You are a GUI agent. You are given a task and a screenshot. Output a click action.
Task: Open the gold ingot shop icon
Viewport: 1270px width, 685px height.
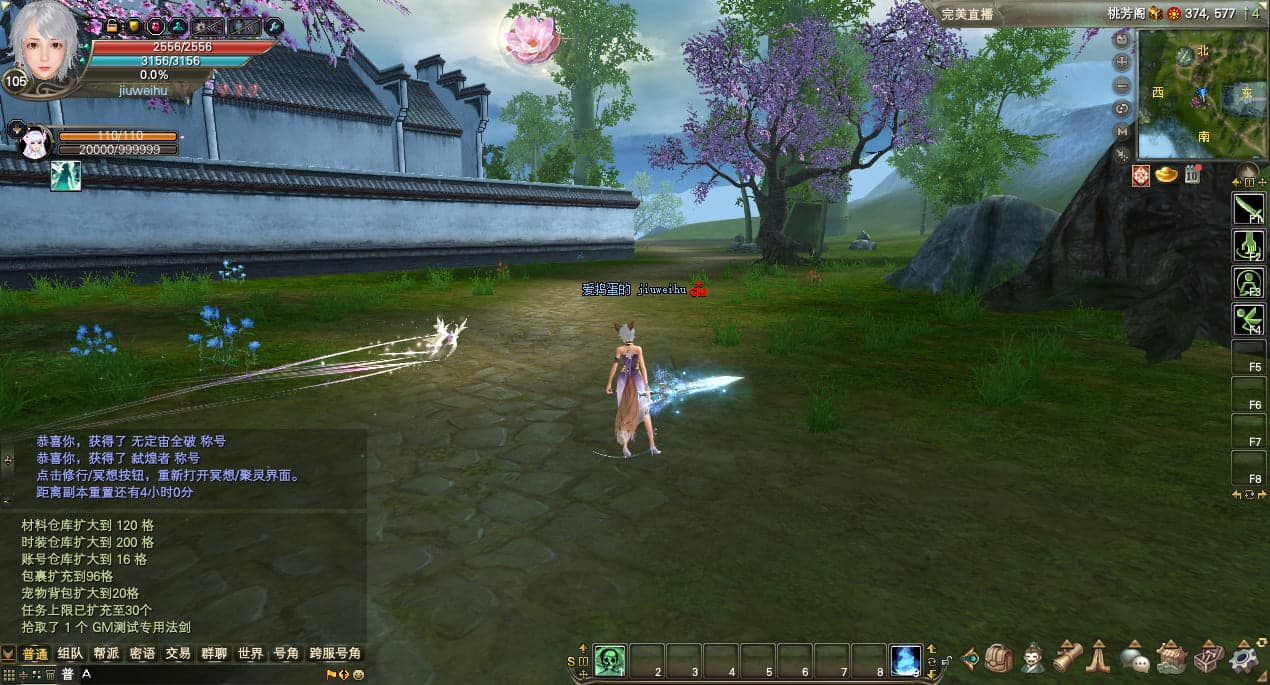(1166, 175)
